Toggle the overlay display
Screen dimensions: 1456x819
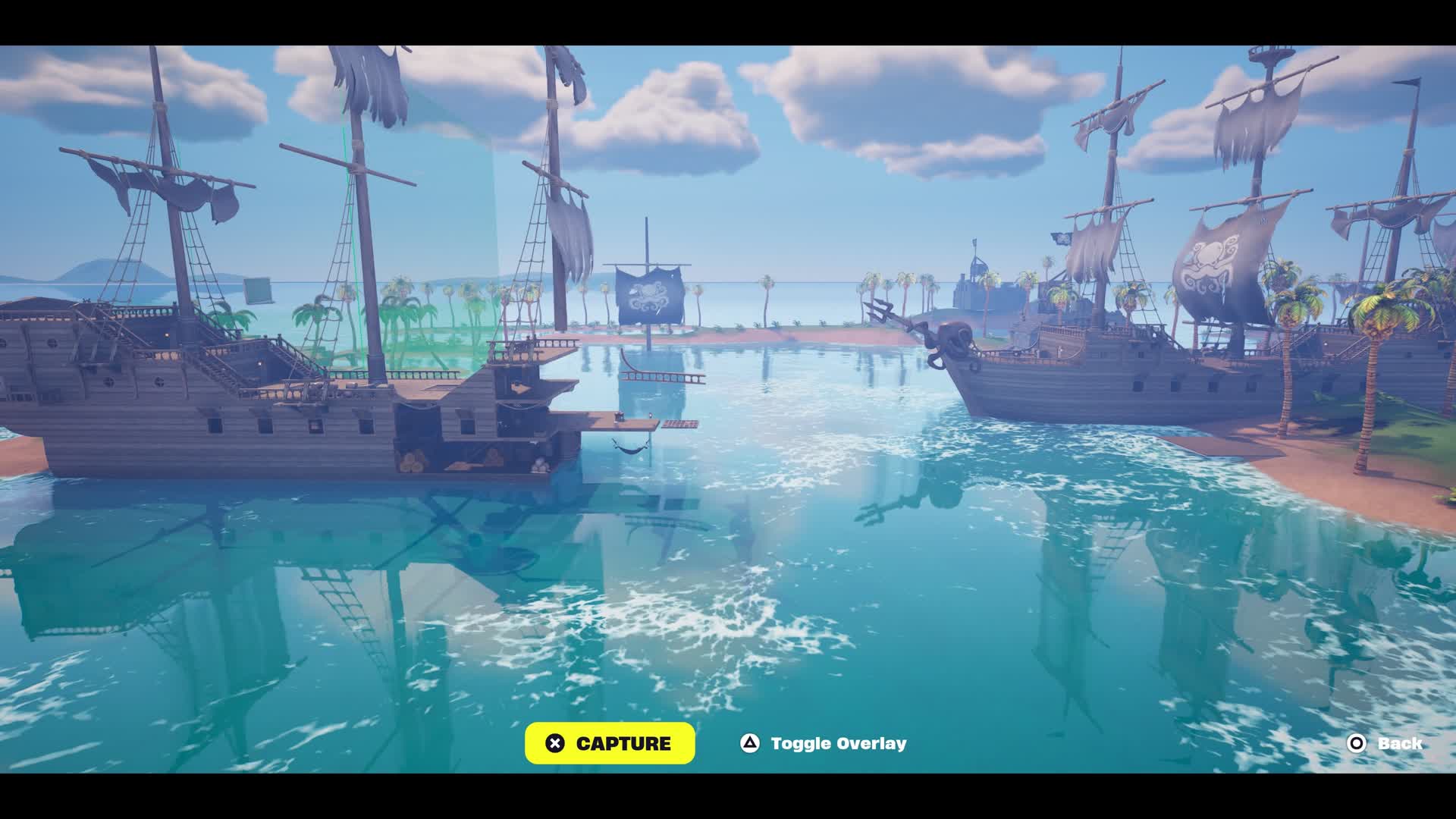pos(823,743)
